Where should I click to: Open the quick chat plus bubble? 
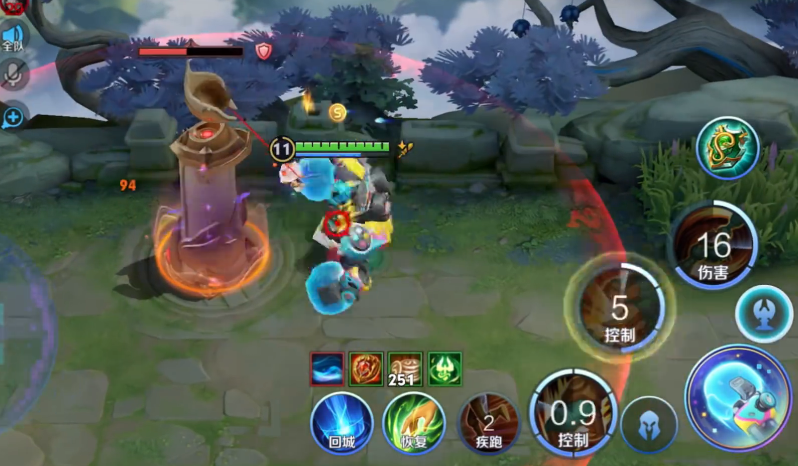pos(13,117)
